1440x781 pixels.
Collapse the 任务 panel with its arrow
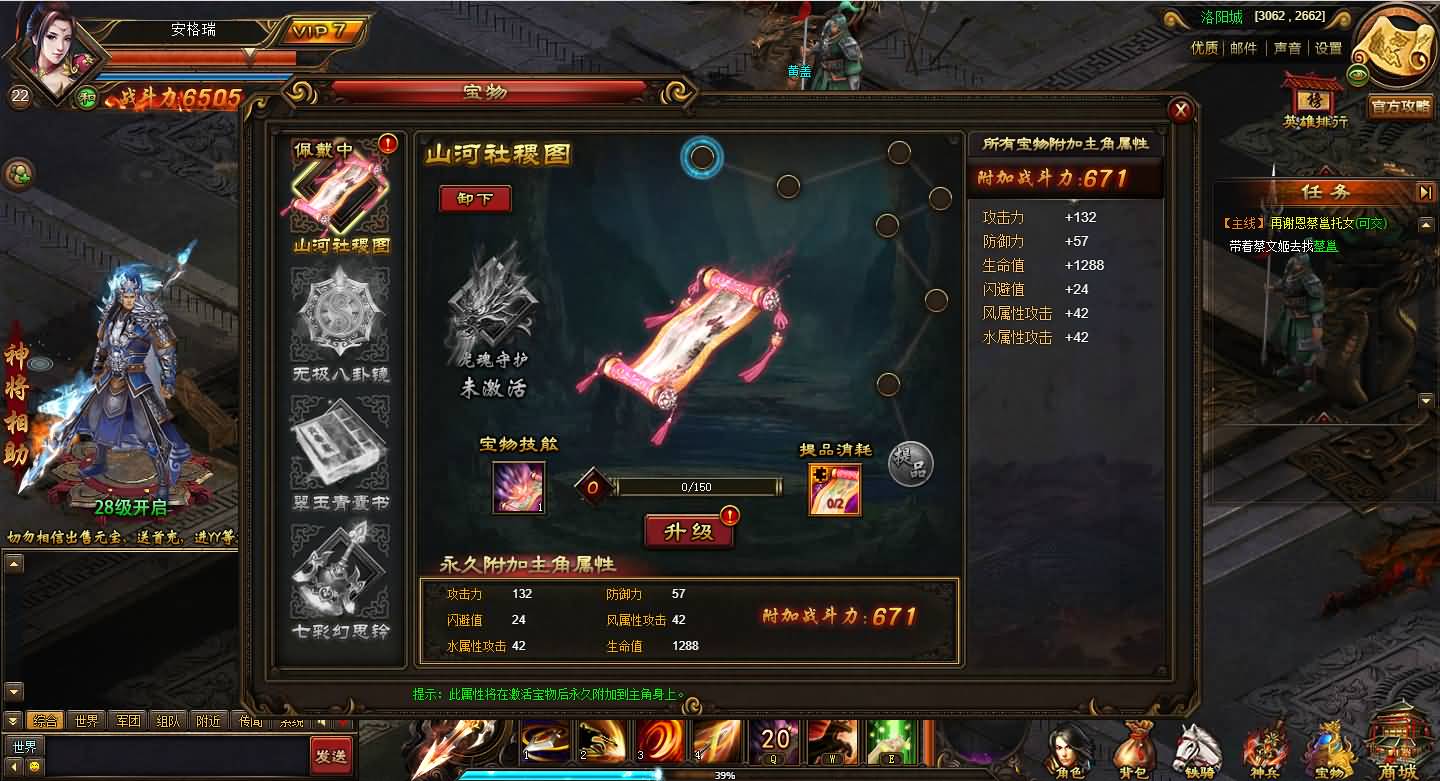click(x=1427, y=192)
